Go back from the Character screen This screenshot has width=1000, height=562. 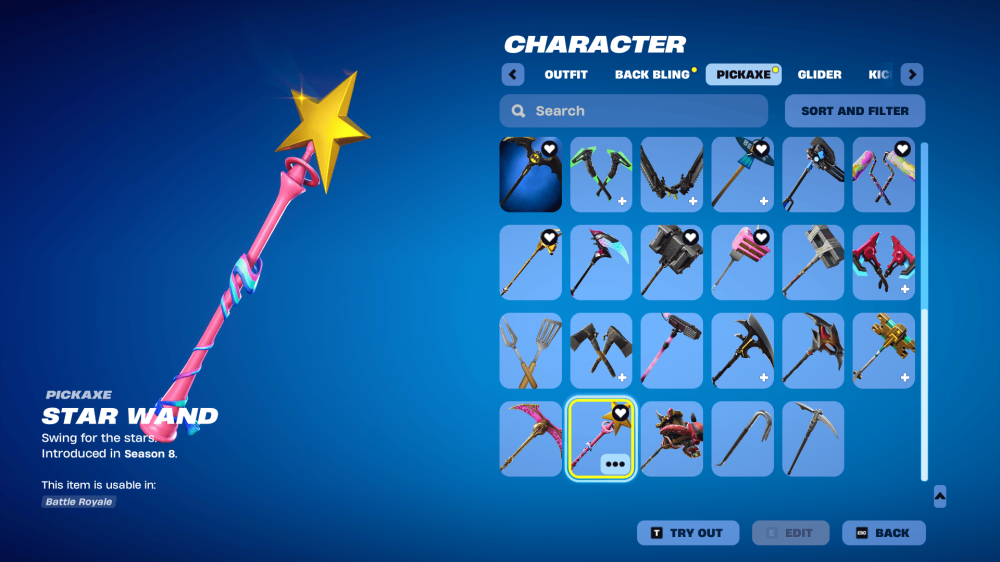[883, 533]
